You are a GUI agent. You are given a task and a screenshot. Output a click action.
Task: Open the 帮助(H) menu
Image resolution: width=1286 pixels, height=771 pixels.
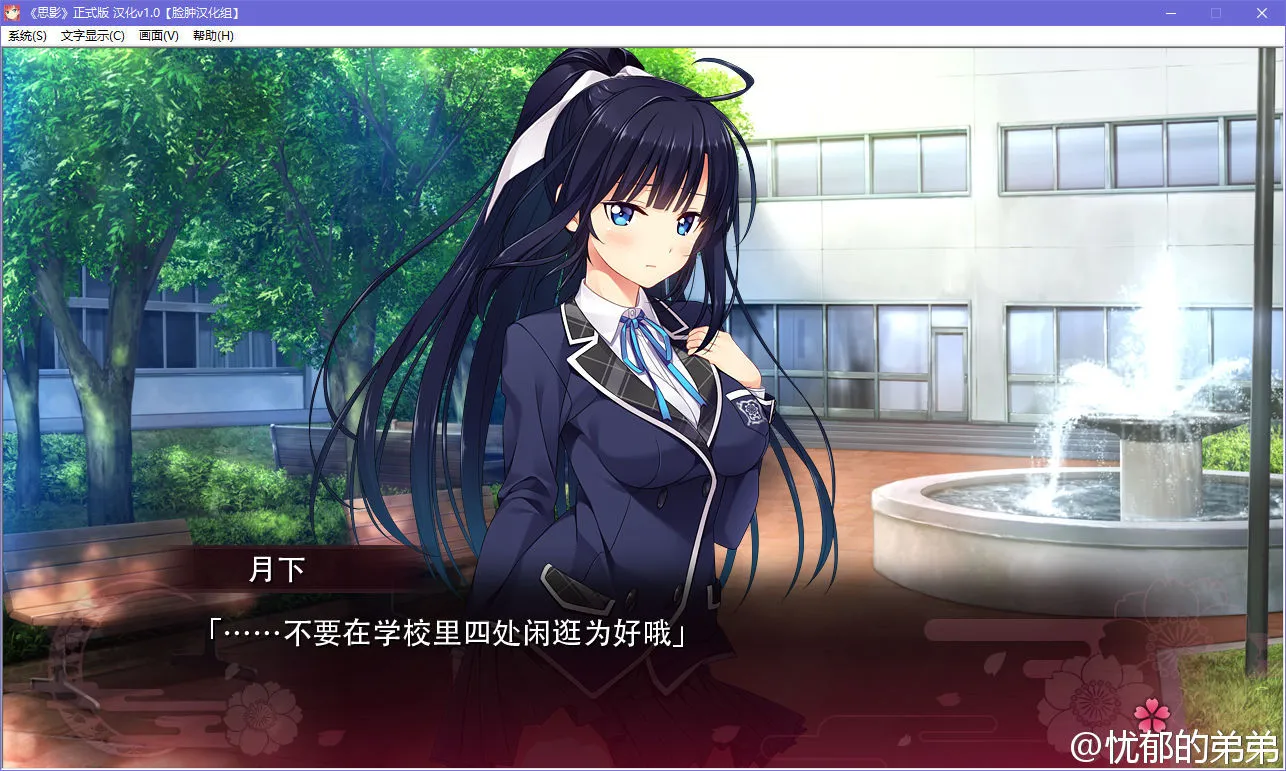click(x=211, y=35)
